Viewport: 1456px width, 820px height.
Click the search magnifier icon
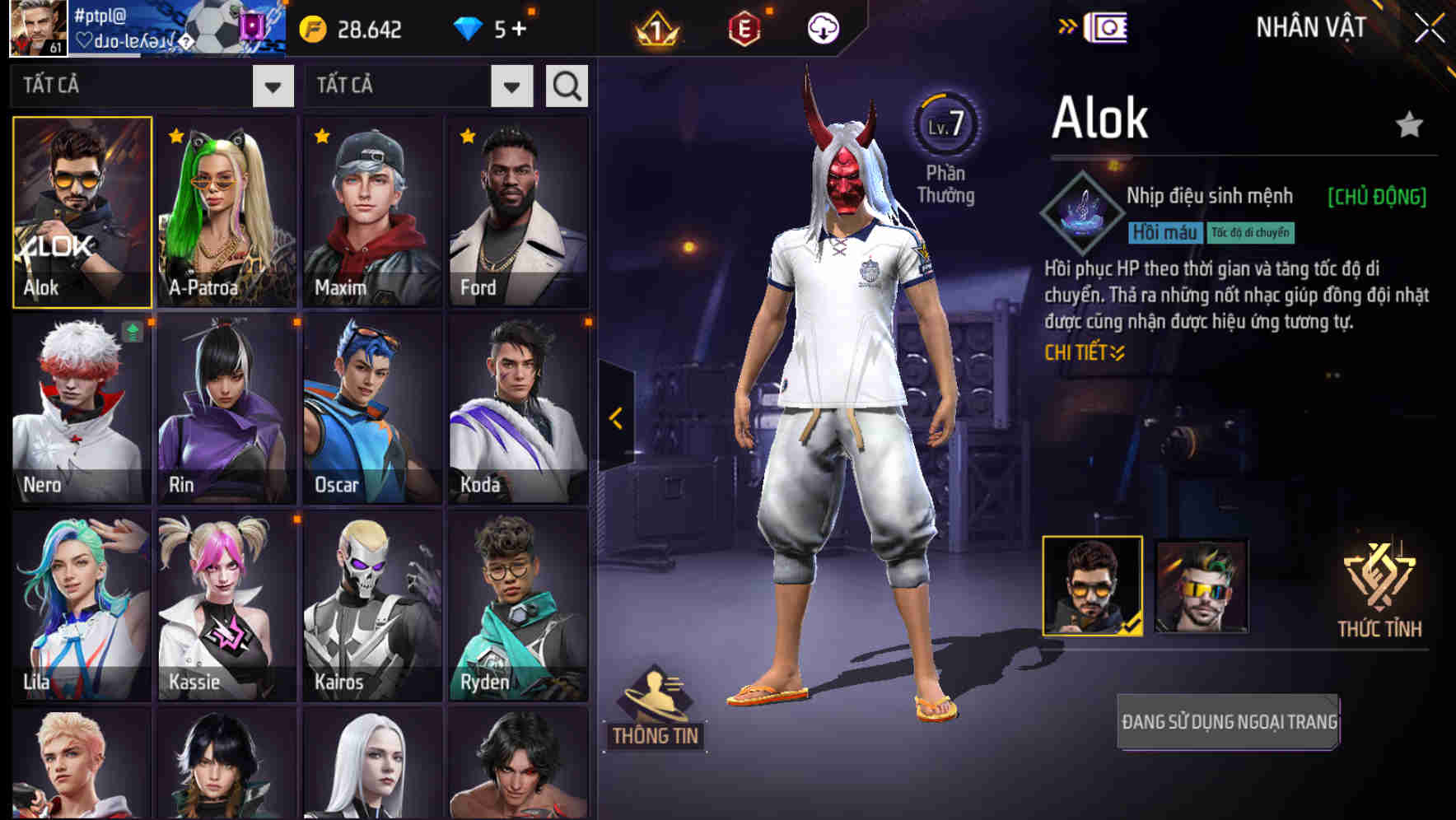coord(565,85)
